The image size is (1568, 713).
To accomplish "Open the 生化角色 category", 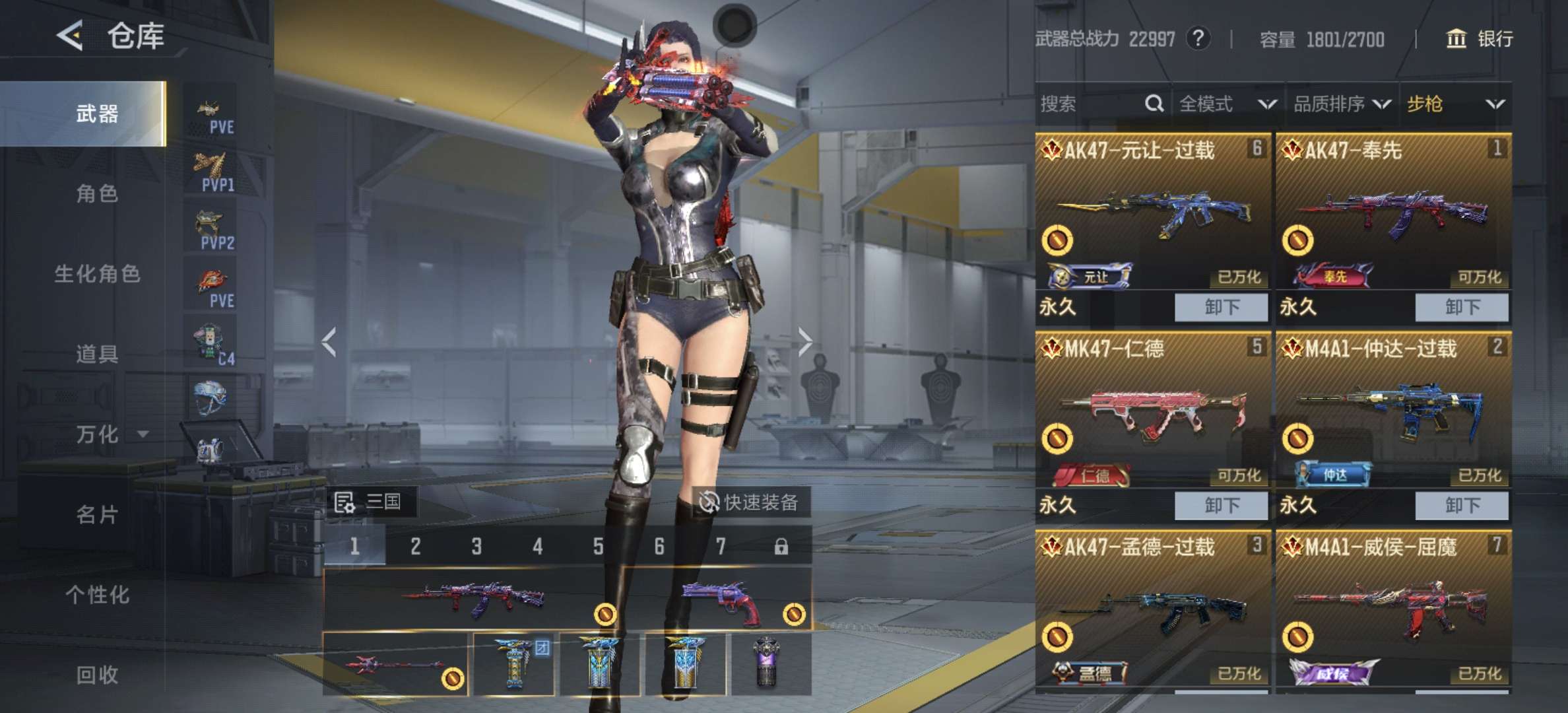I will click(x=97, y=274).
